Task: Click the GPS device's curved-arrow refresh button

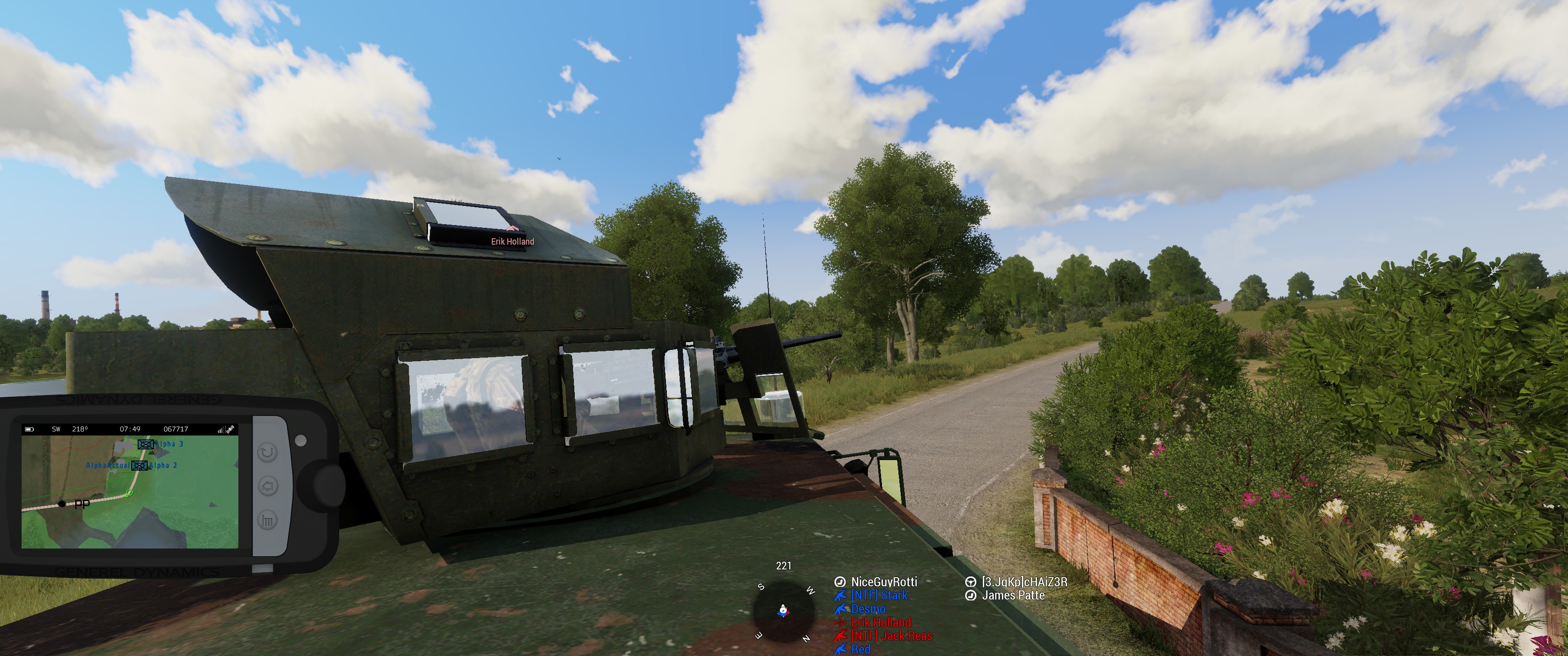Action: (268, 452)
